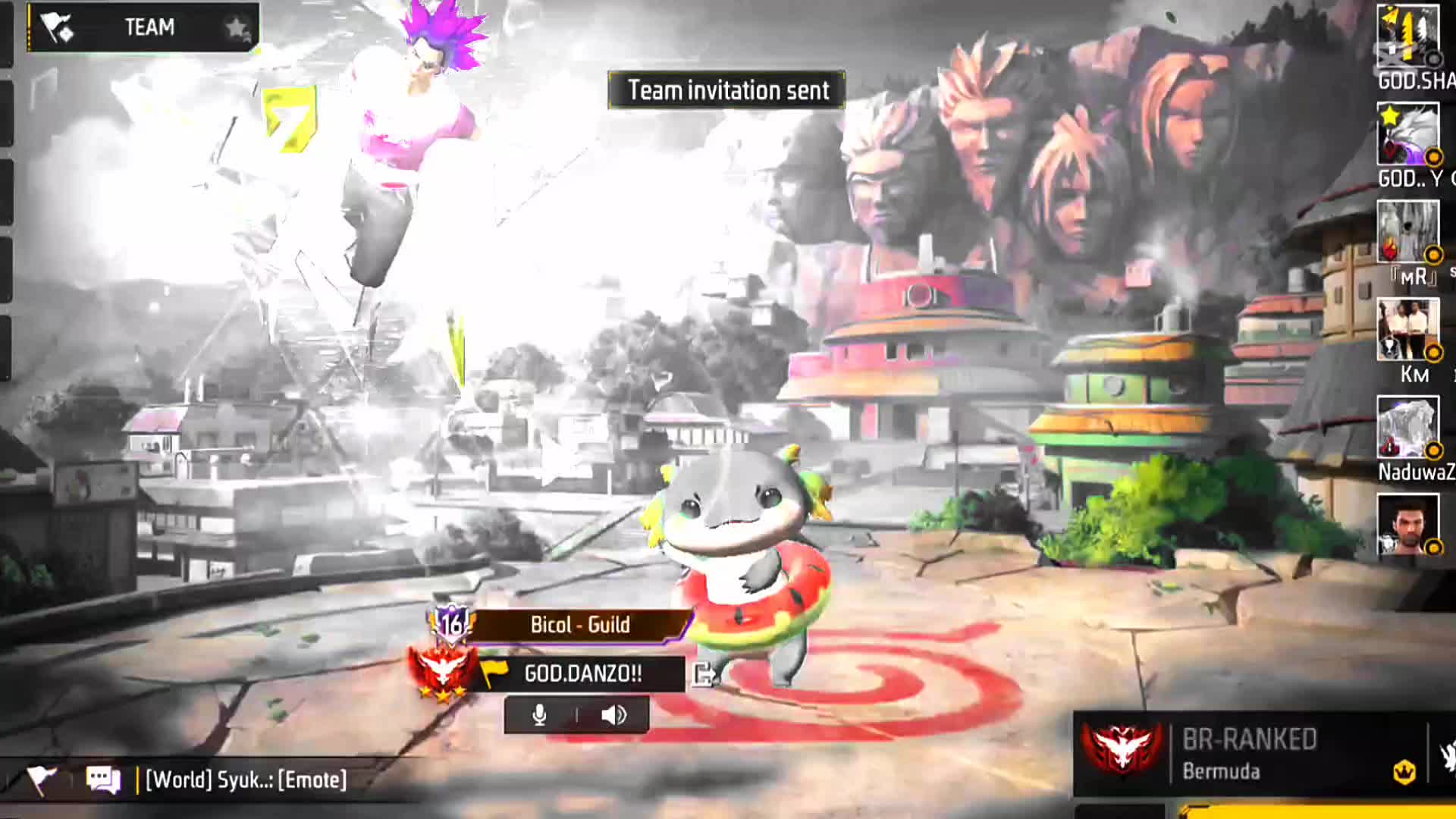Click the leave team icon beside GOD.DANZO!!
This screenshot has width=1456, height=819.
pos(703,673)
